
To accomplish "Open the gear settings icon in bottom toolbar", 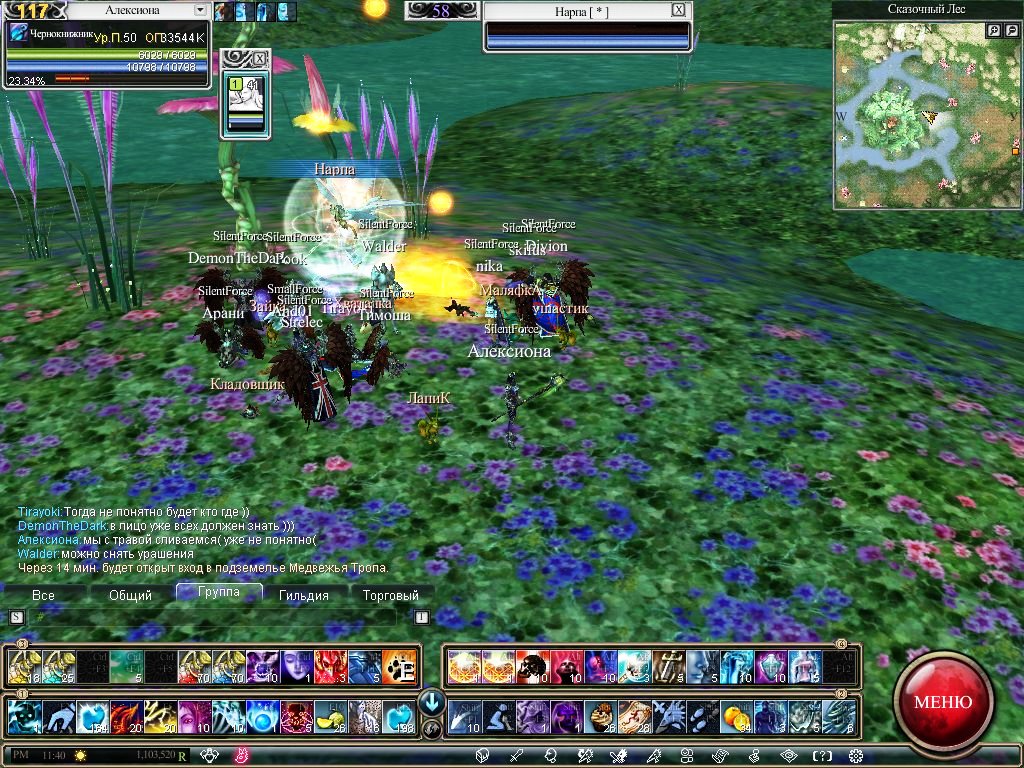I will tap(855, 756).
